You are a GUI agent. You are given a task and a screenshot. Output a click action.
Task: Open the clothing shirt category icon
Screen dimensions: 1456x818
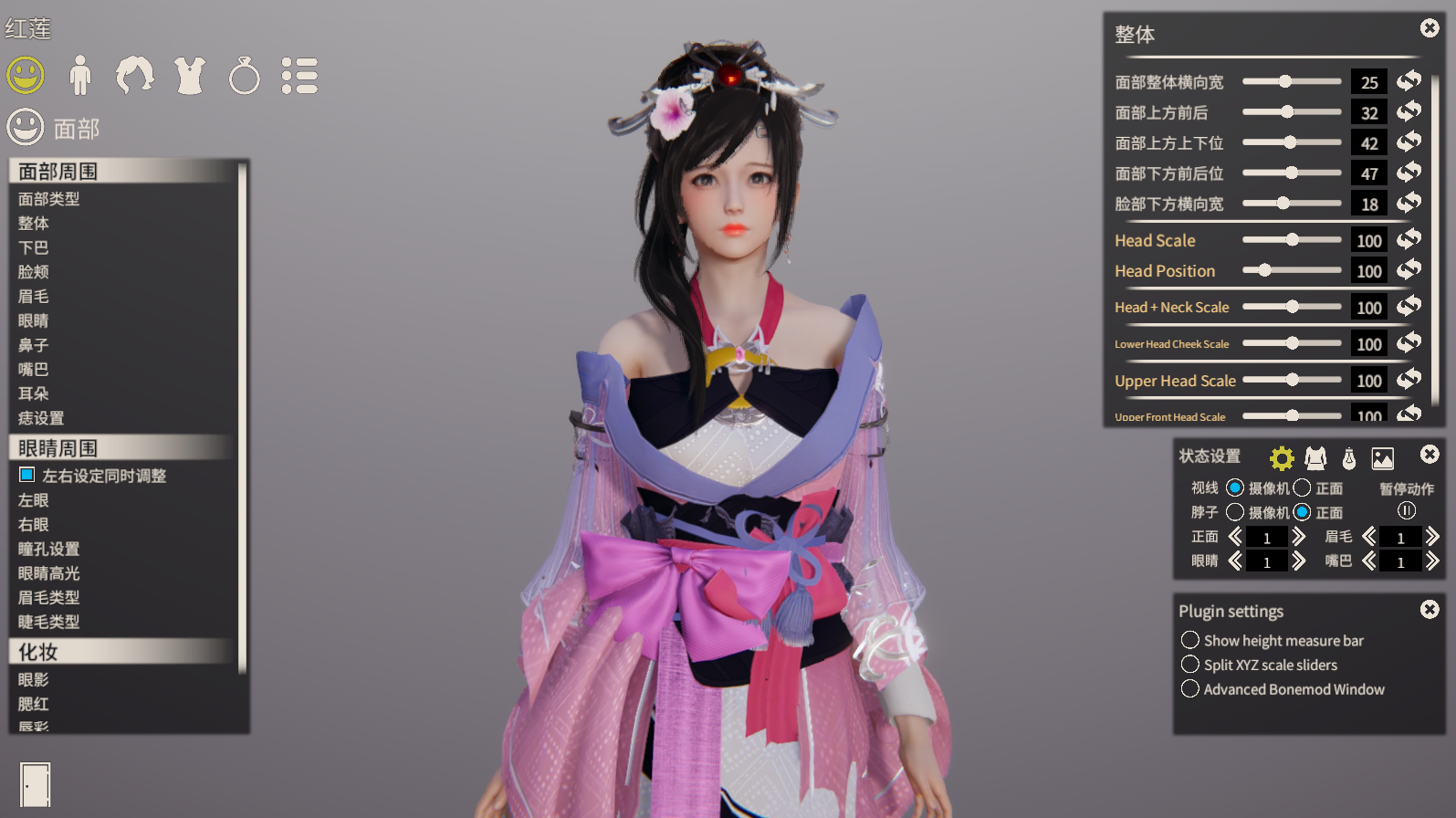(190, 75)
